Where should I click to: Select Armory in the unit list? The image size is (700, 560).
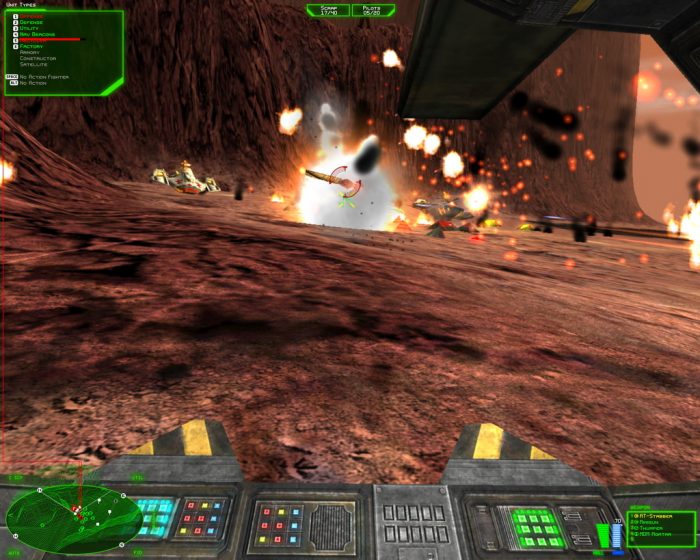[x=31, y=52]
